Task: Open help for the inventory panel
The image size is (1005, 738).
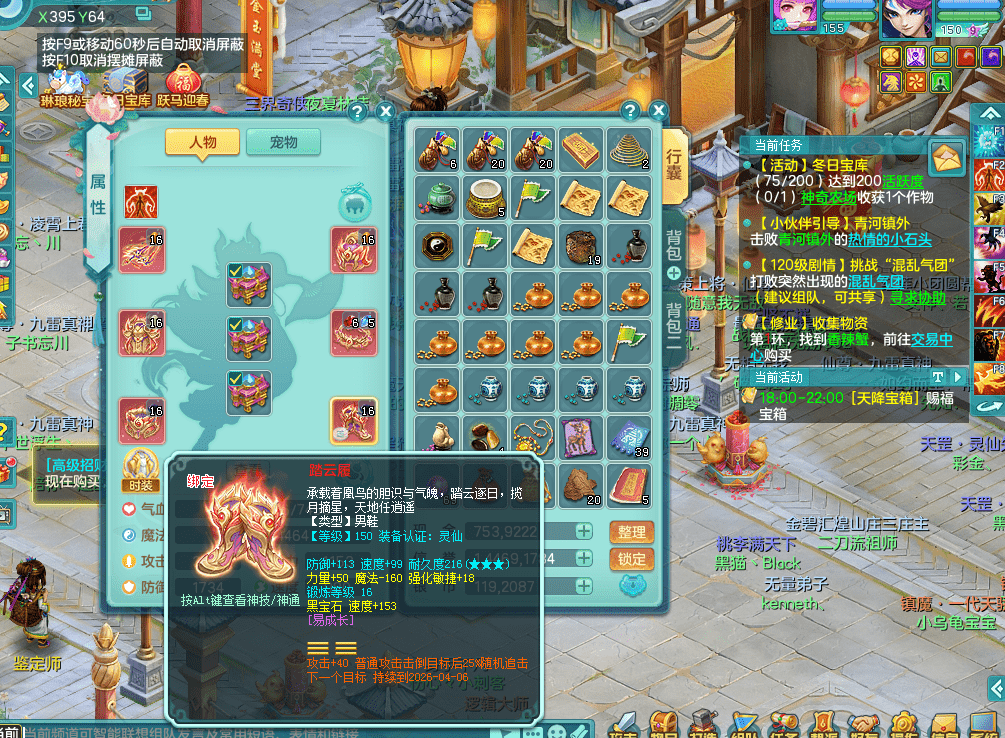Action: click(x=630, y=110)
